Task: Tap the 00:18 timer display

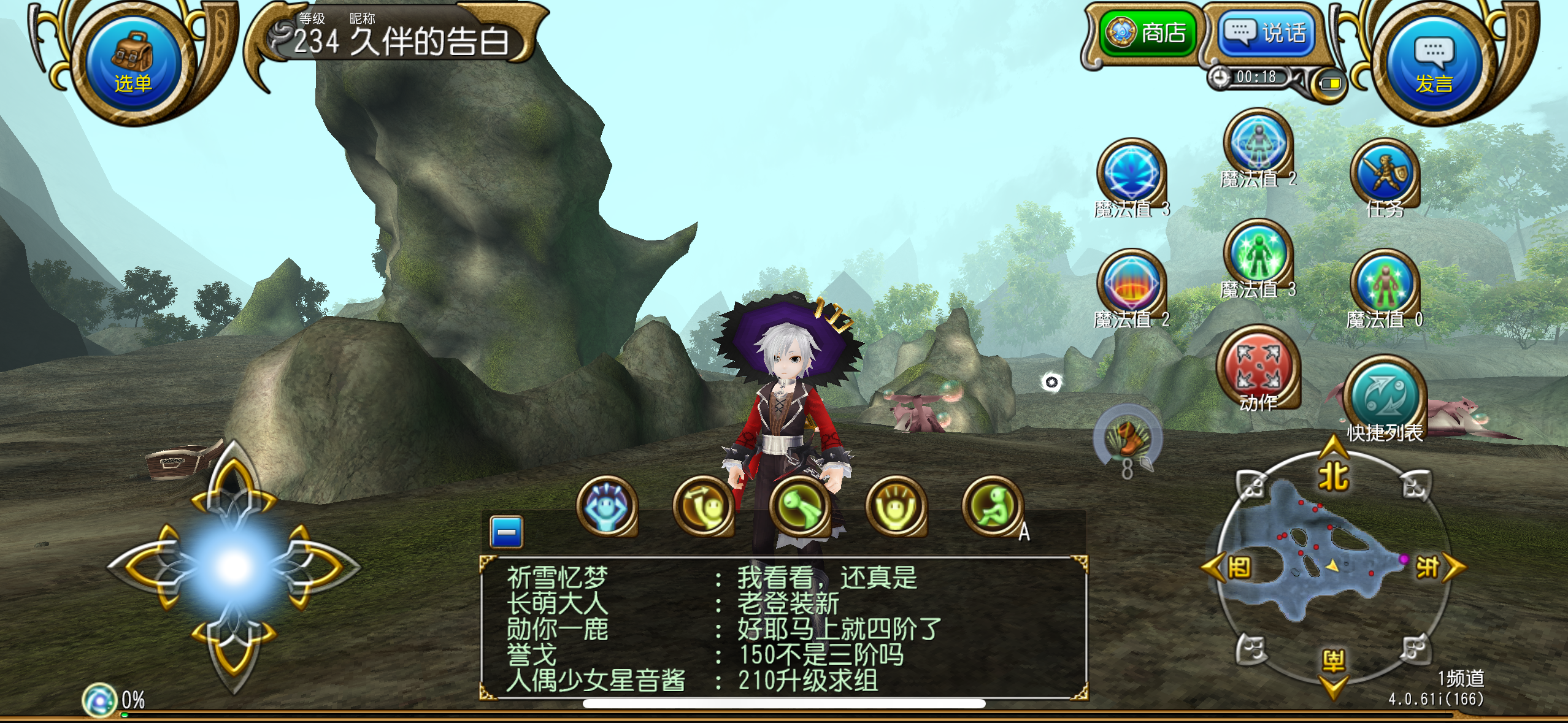Action: 1256,78
